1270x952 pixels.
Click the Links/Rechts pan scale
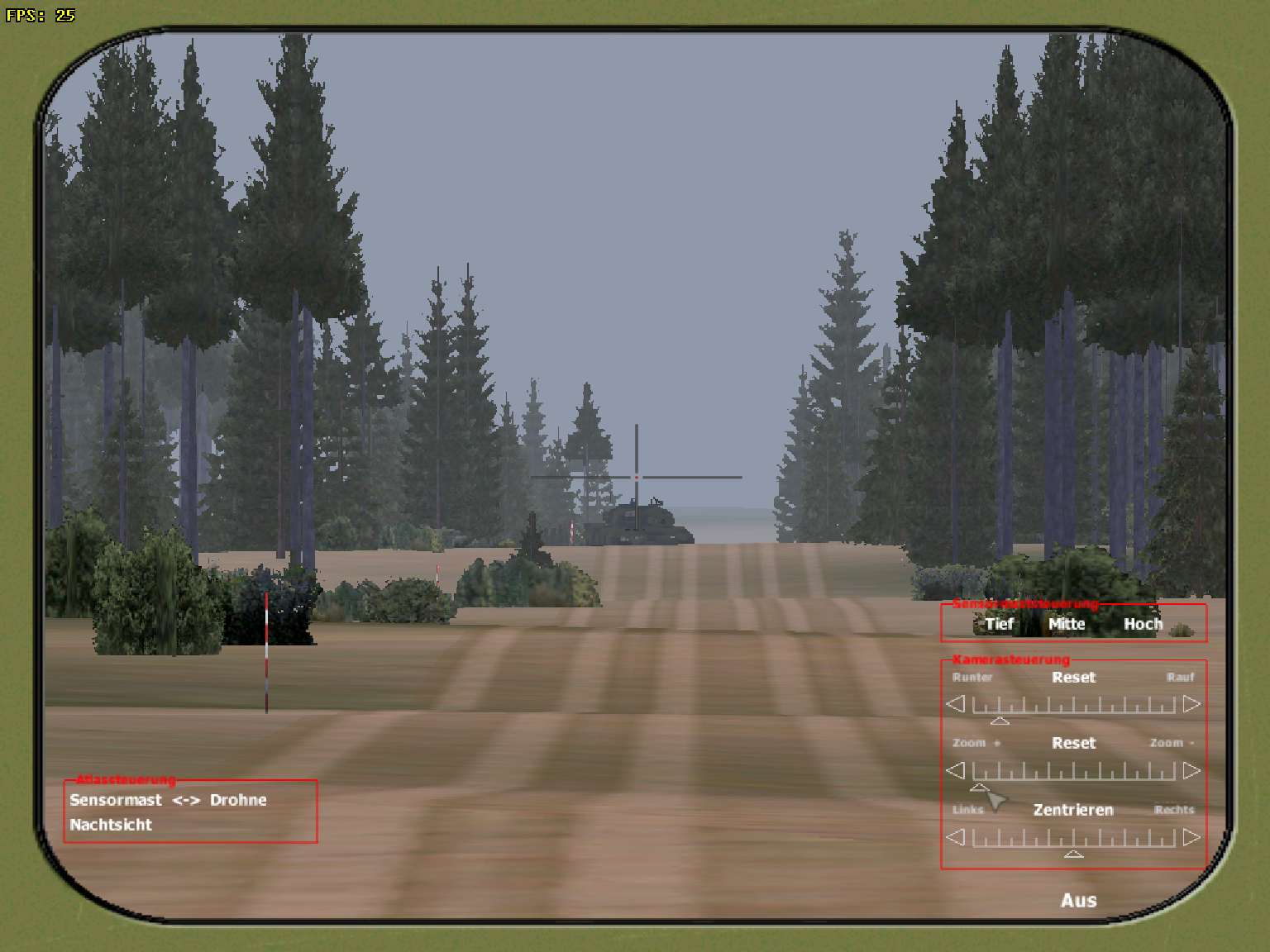[x=1073, y=839]
